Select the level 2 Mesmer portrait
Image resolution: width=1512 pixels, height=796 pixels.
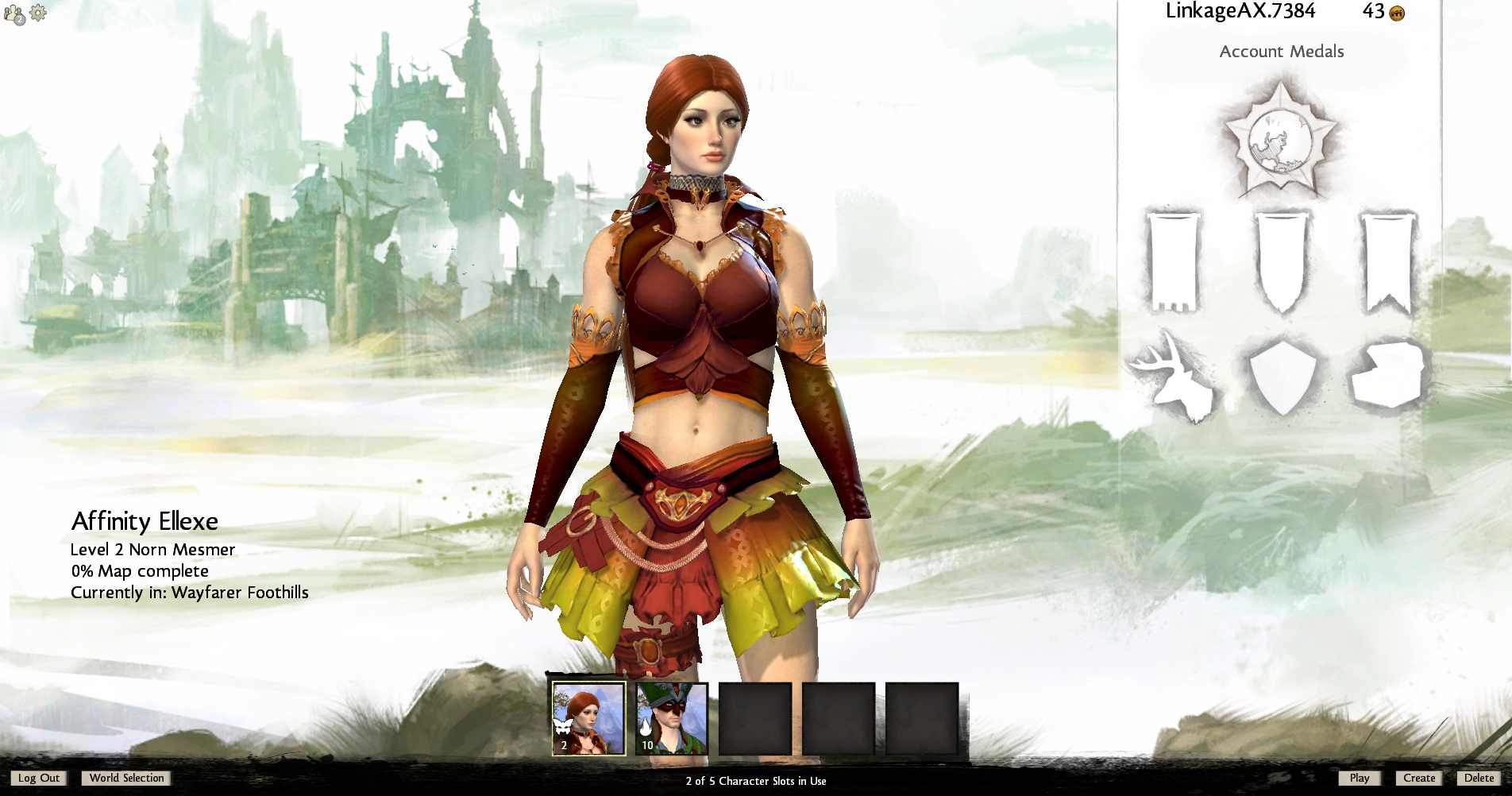click(588, 718)
